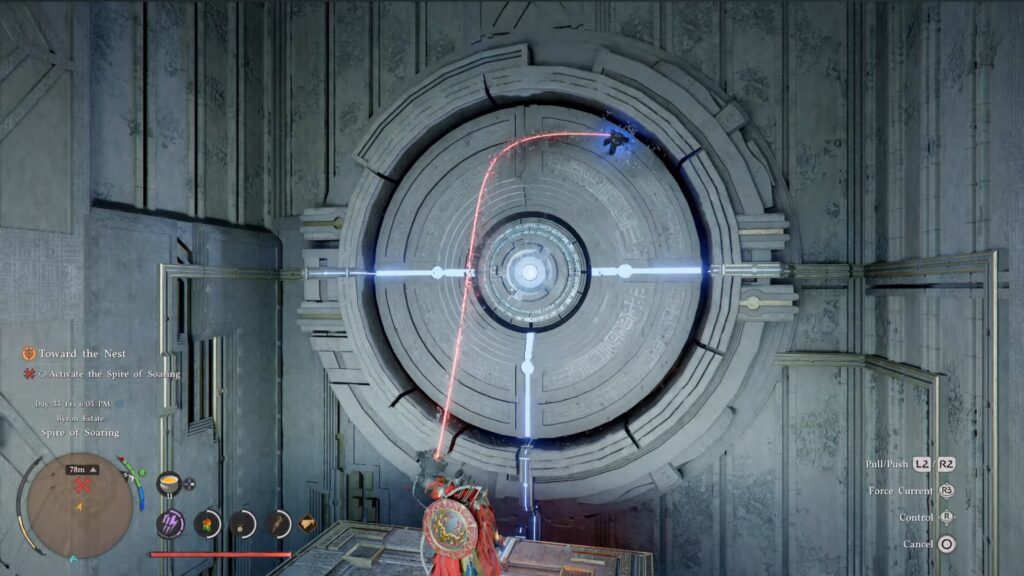The width and height of the screenshot is (1024, 576).
Task: Click the circular minimap
Action: (x=81, y=505)
